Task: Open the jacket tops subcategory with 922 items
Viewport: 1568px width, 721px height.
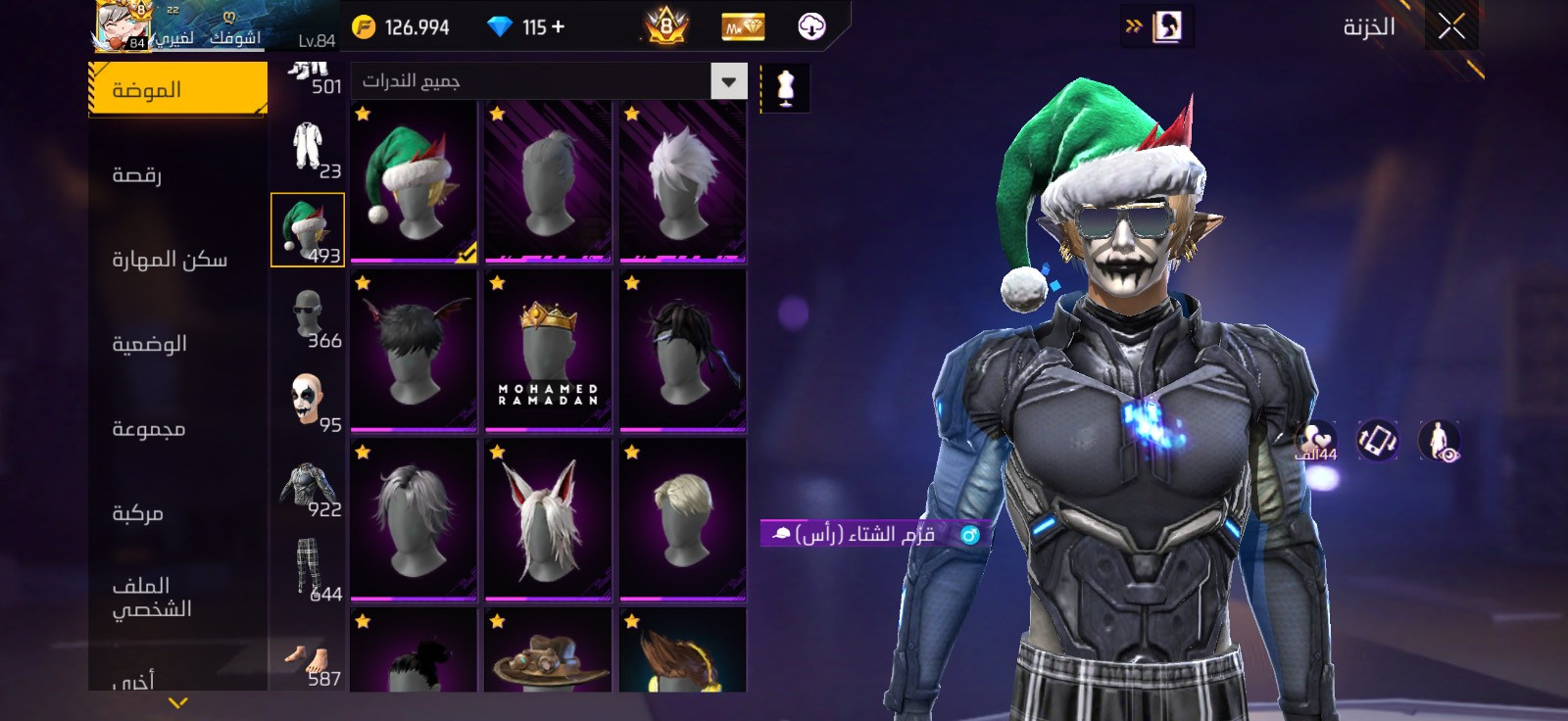Action: click(x=308, y=486)
